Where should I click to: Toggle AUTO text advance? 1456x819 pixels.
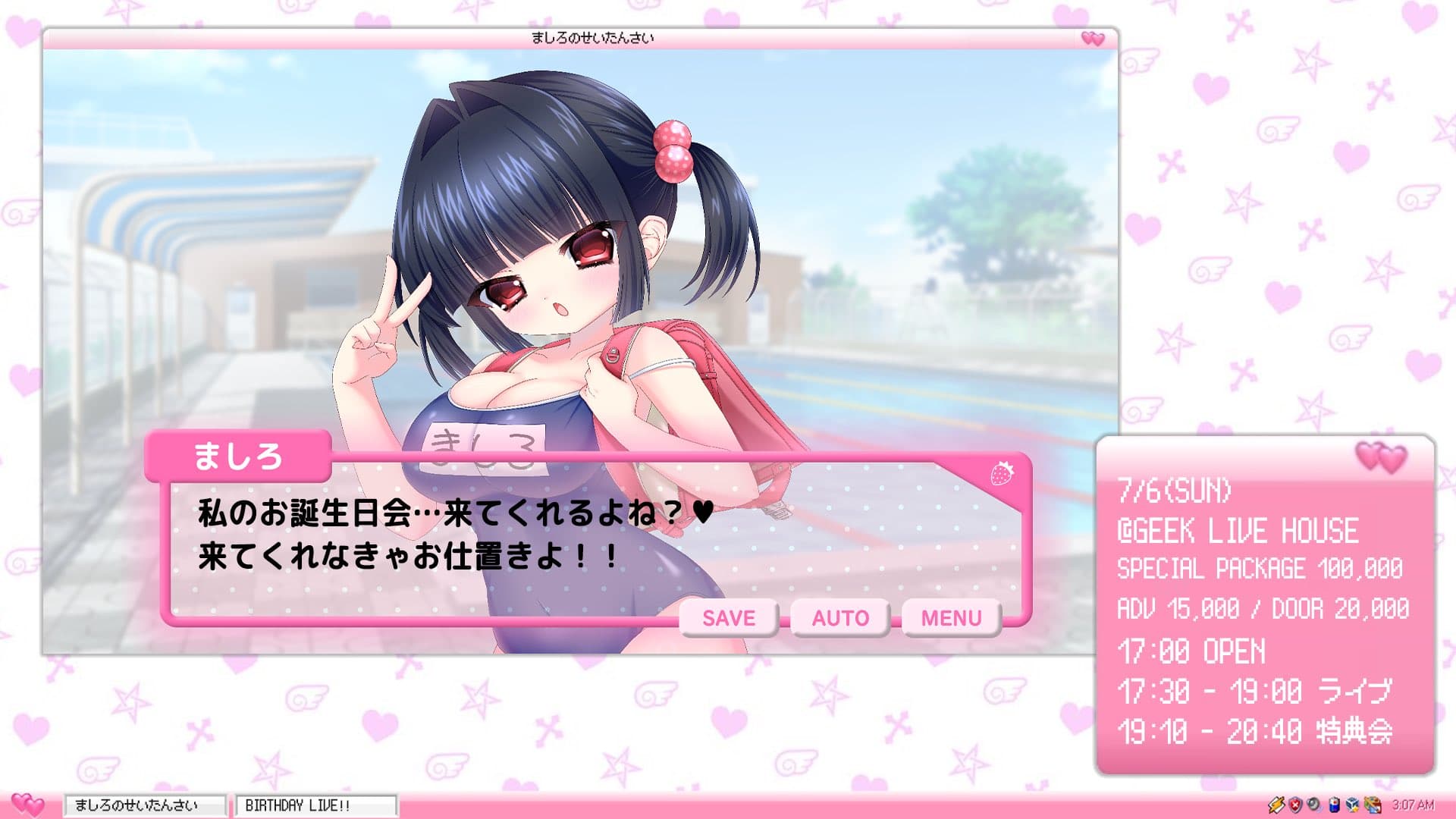point(840,618)
